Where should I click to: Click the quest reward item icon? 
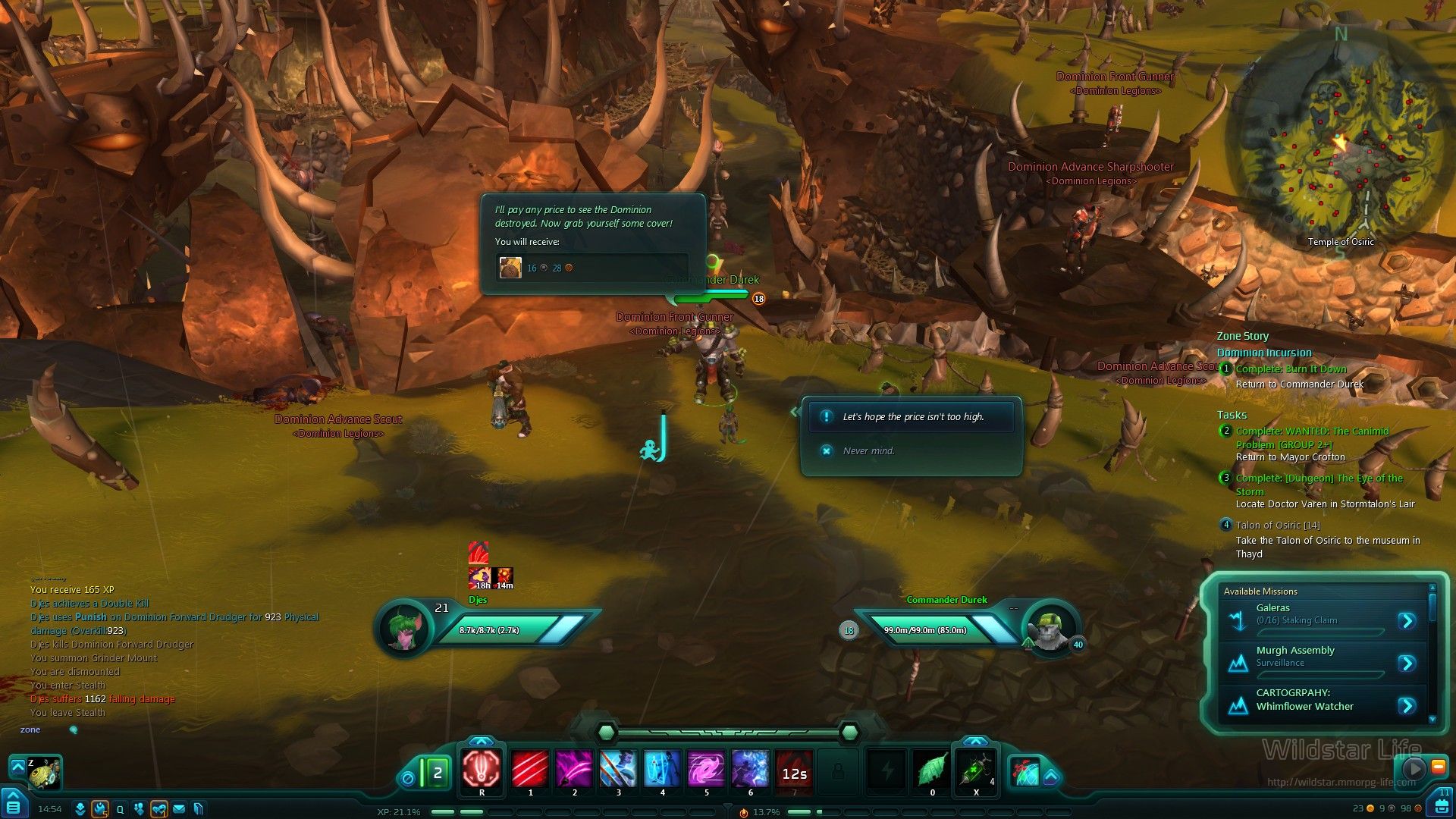[510, 268]
